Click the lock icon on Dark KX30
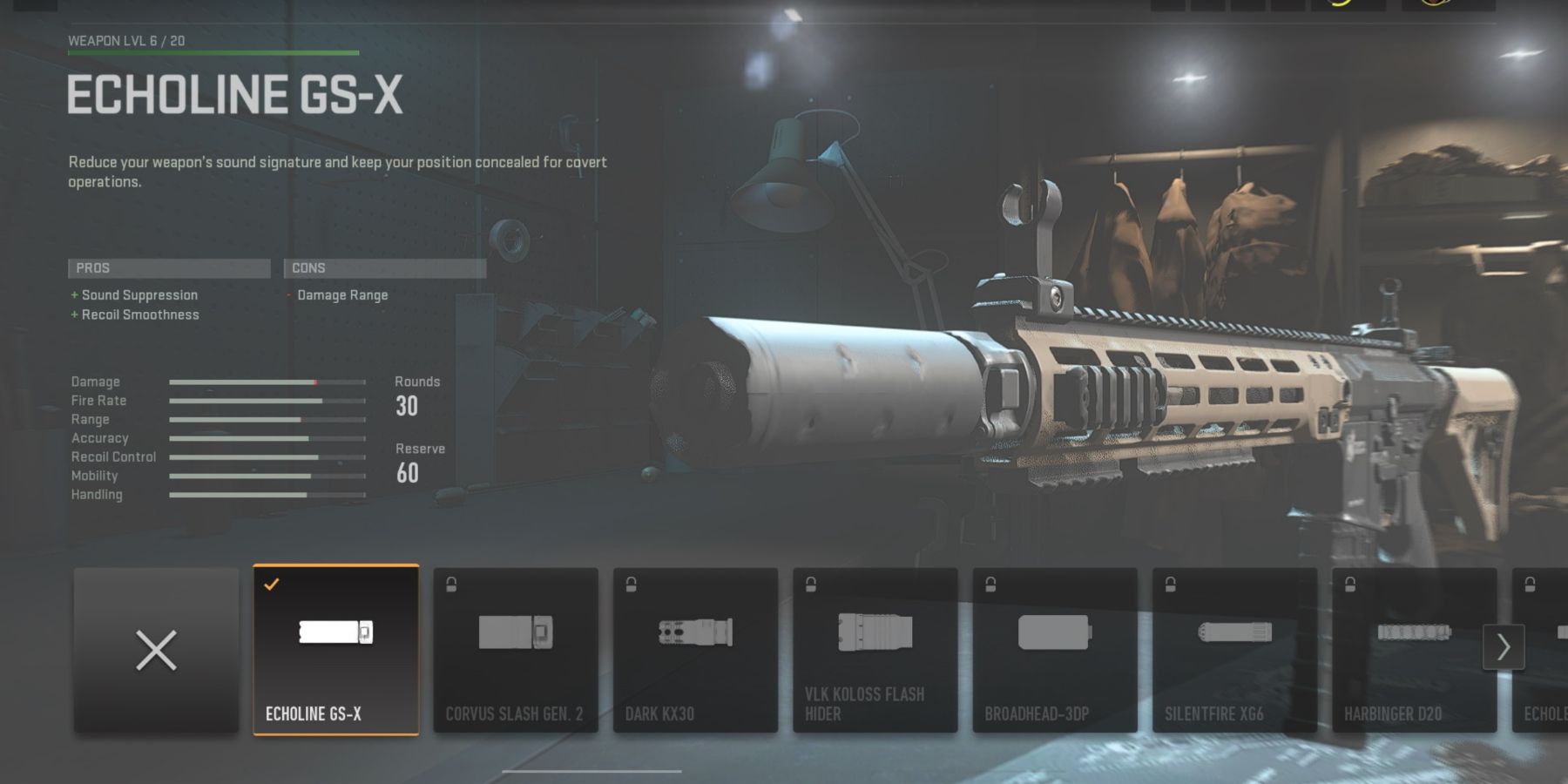 [630, 583]
